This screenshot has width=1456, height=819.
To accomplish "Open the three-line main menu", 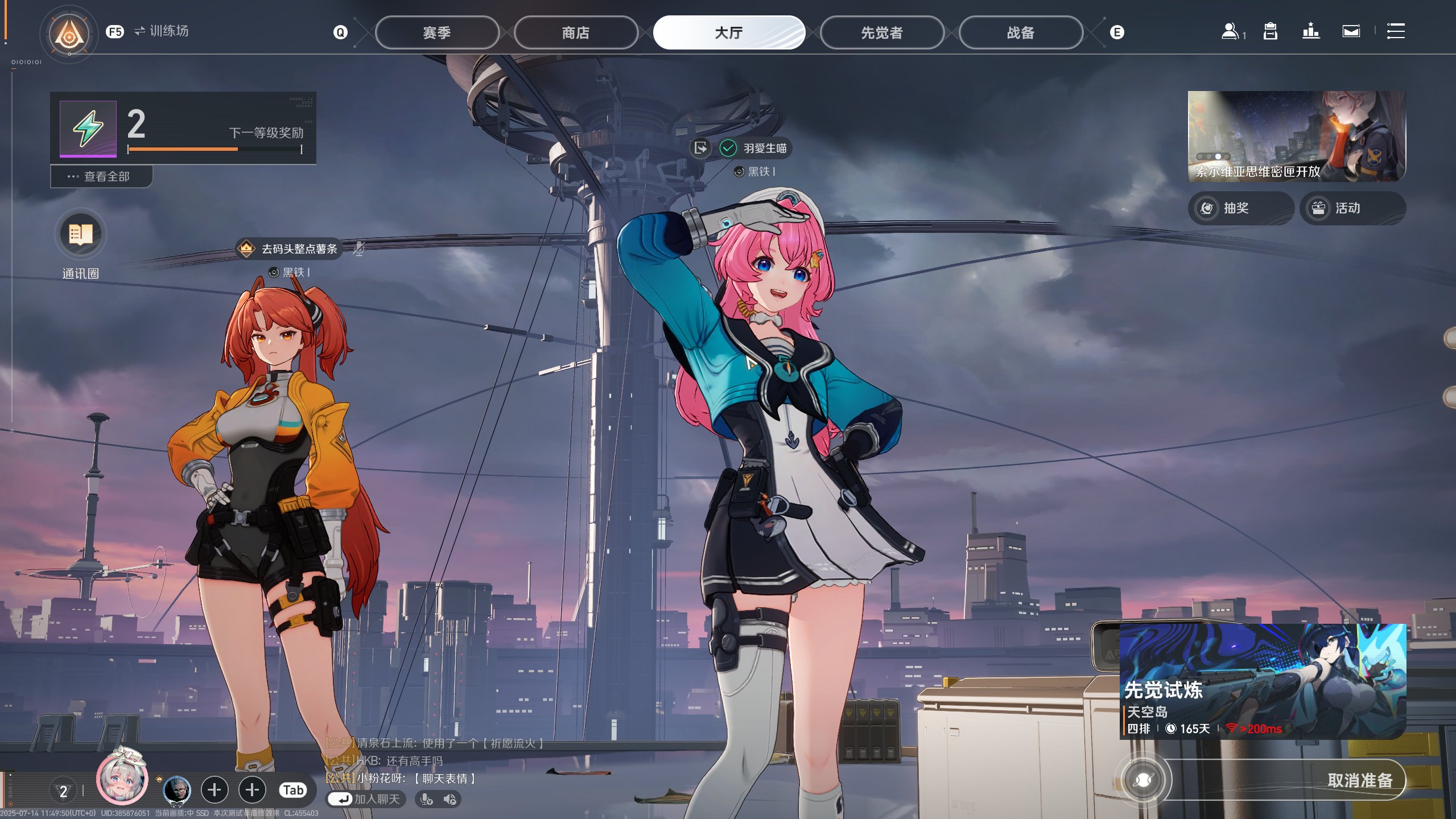I will (1395, 31).
